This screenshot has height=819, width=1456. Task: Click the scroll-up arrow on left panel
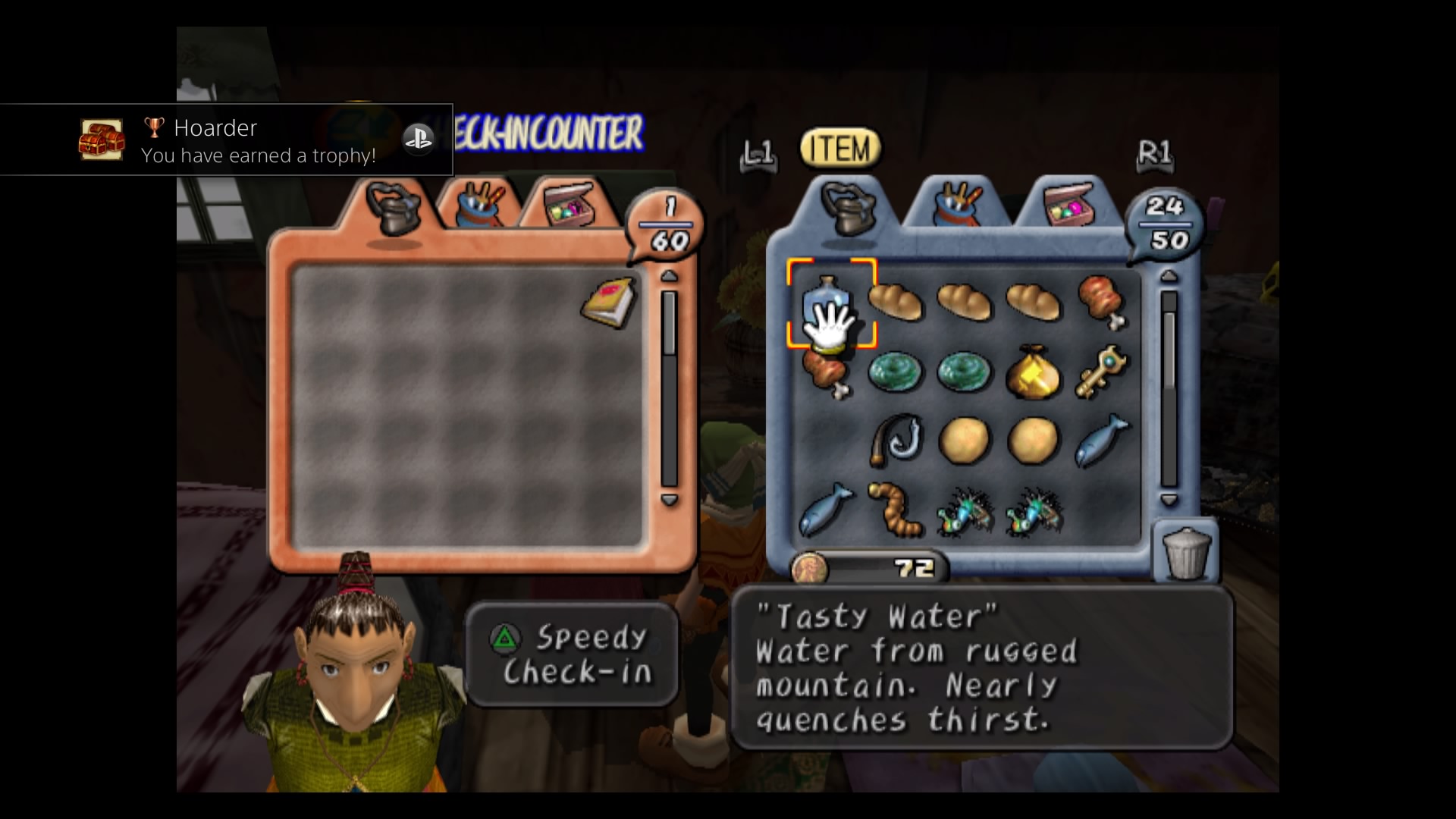point(668,277)
